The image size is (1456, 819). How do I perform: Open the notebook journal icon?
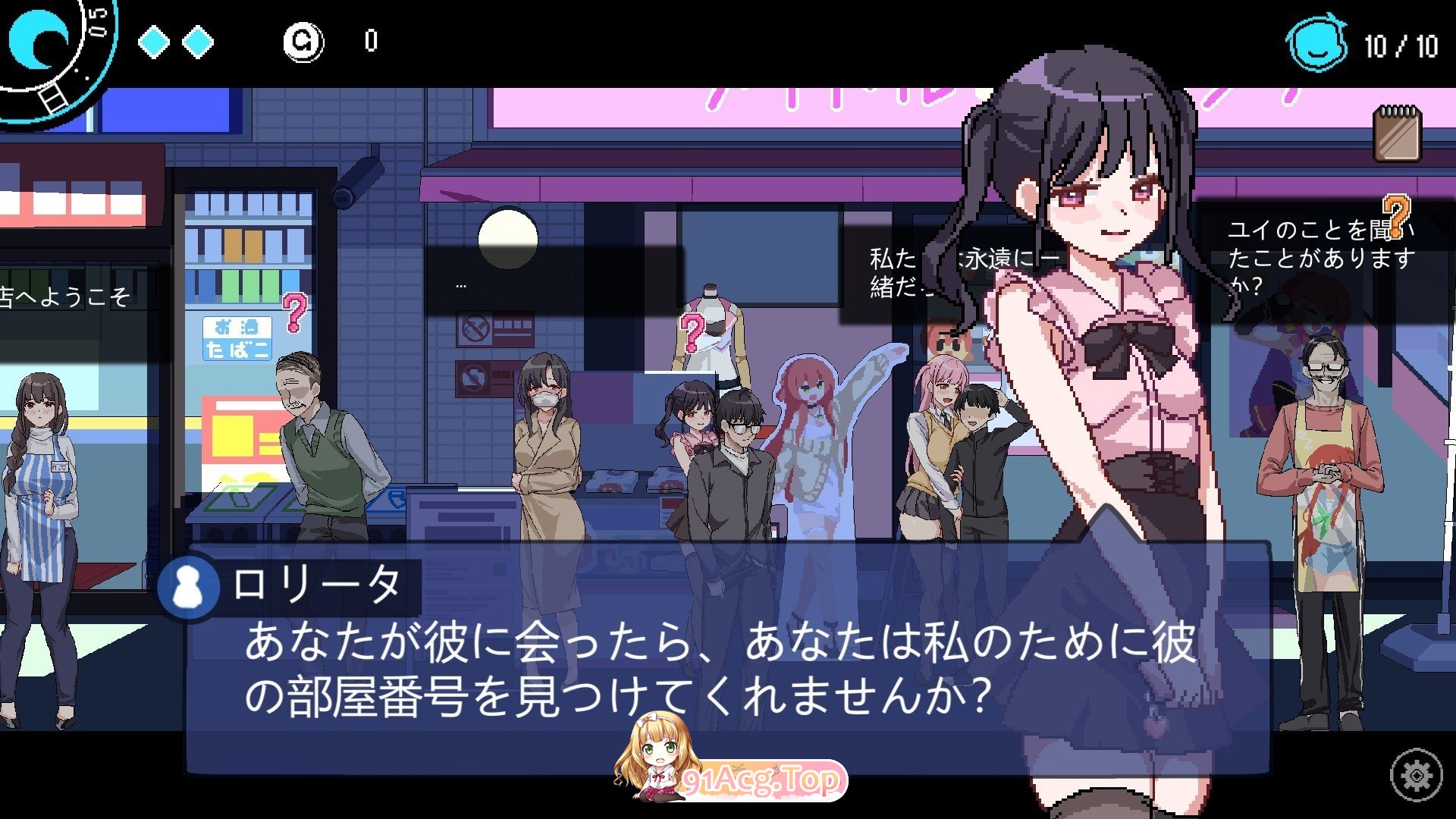[1397, 134]
